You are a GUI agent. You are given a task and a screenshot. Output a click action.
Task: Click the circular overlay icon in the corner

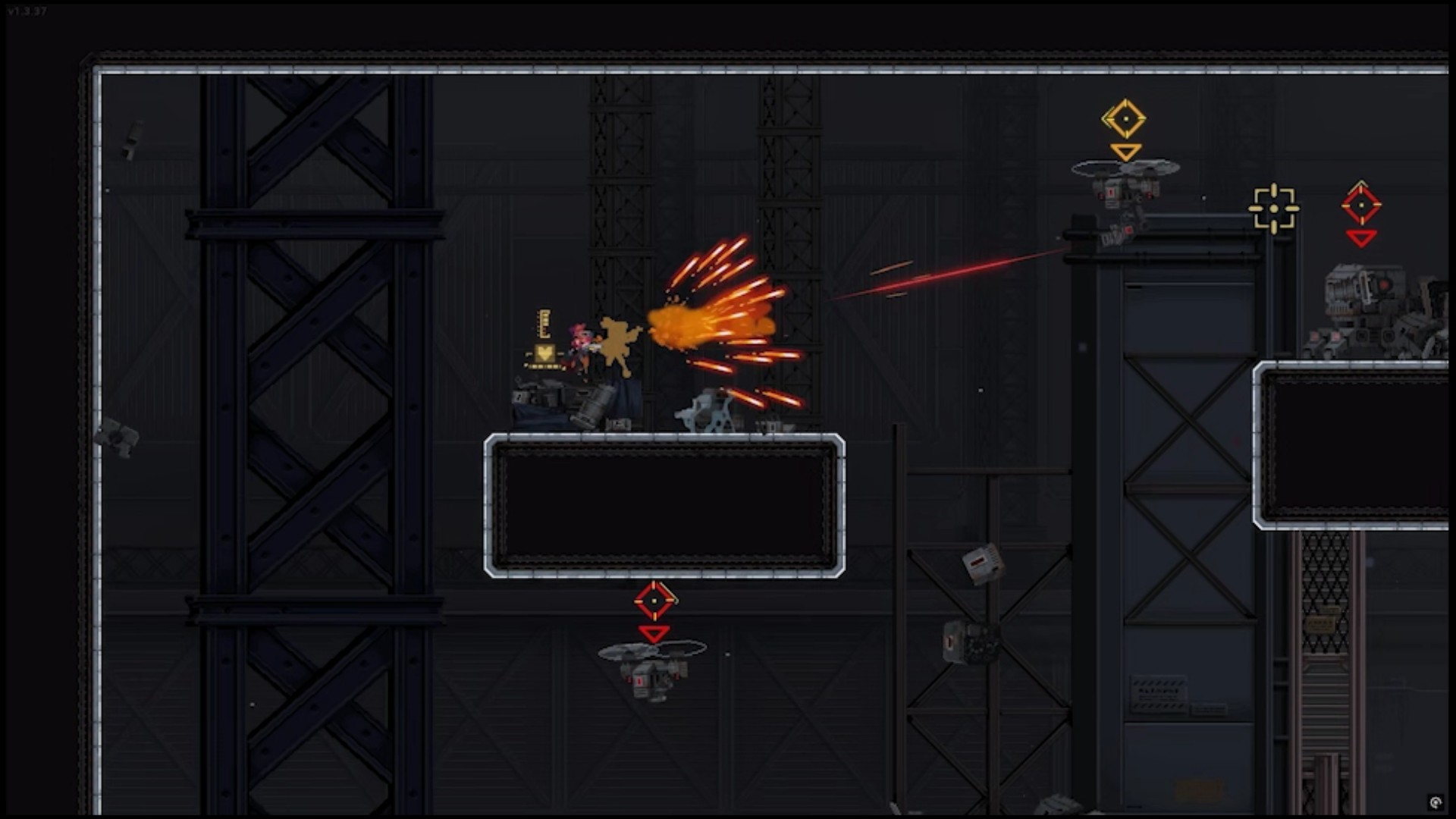1435,802
